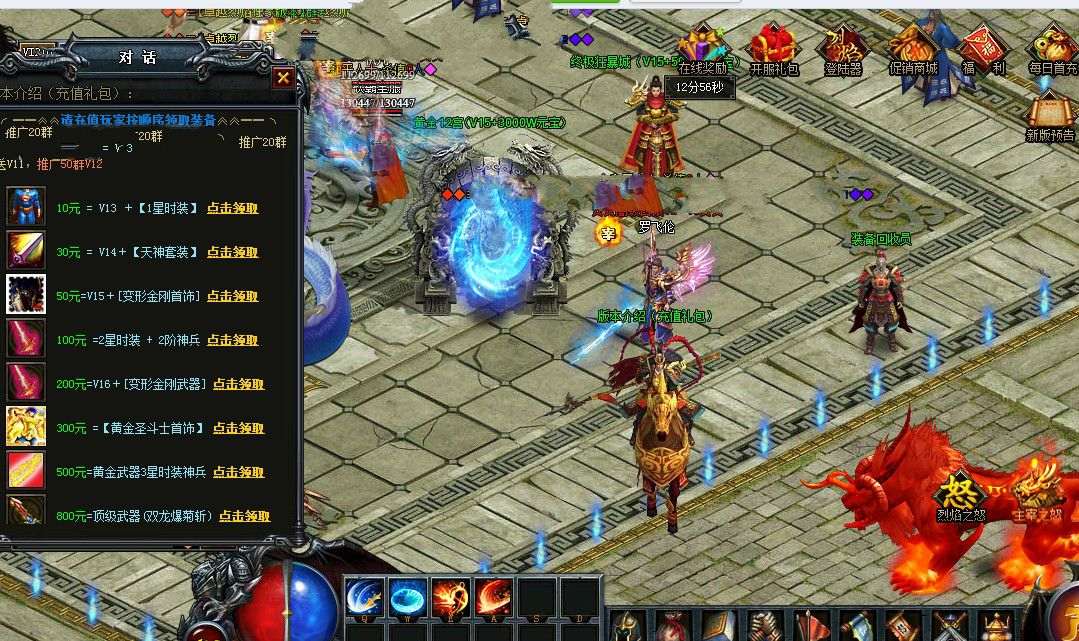Claim the 500元 黄金武器 reward link
The image size is (1079, 641).
coord(238,472)
